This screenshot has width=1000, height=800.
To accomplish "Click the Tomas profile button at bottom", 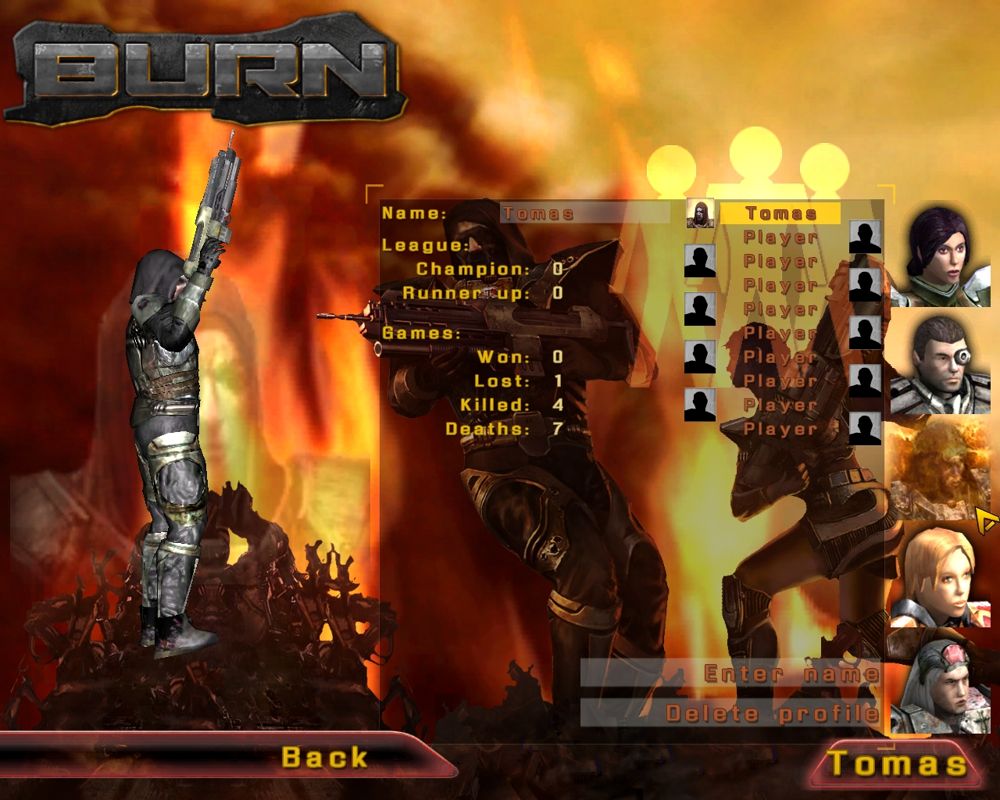I will coord(897,764).
